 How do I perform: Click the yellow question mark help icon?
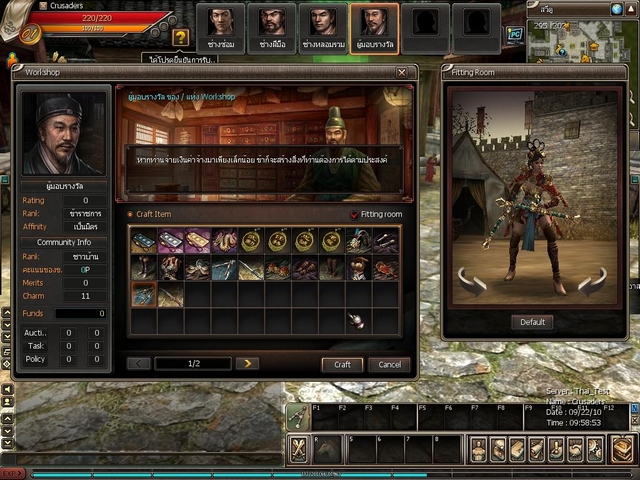[x=180, y=37]
